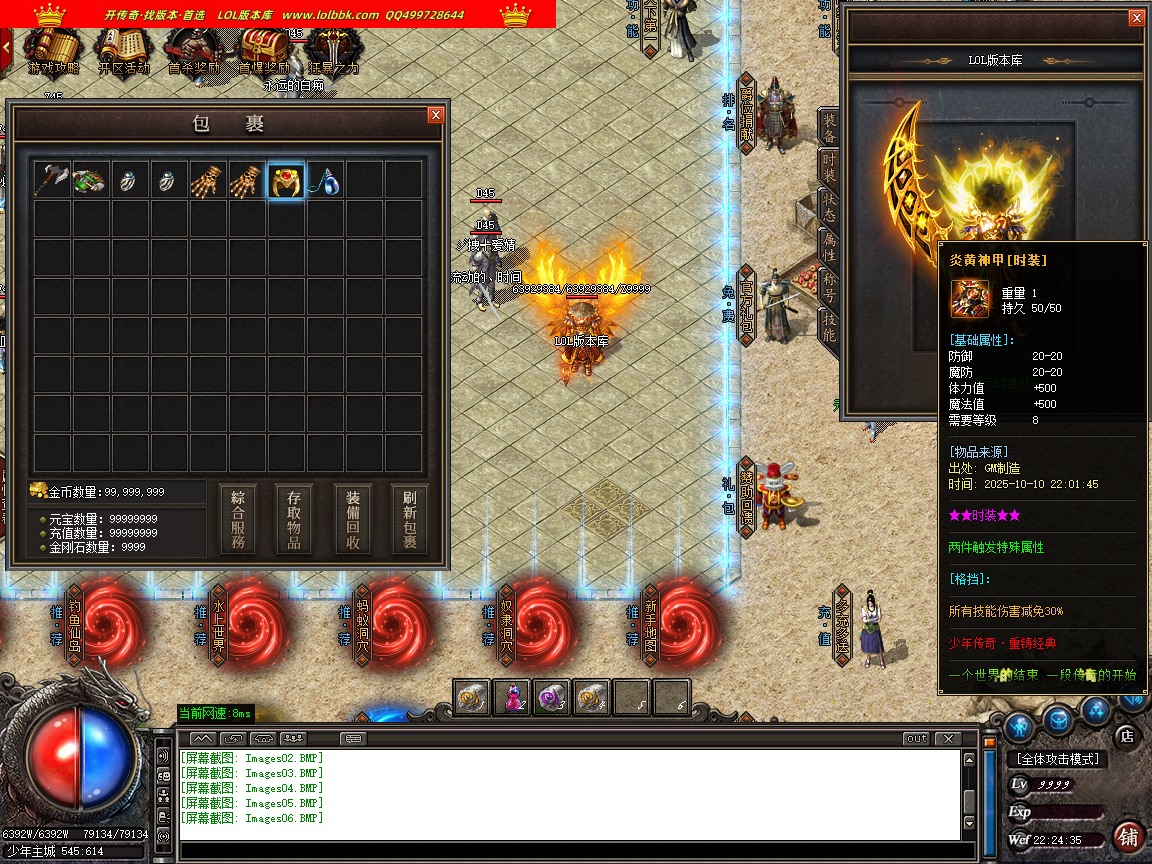Refresh the bag with 刷新包裹
This screenshot has width=1152, height=864.
point(410,519)
